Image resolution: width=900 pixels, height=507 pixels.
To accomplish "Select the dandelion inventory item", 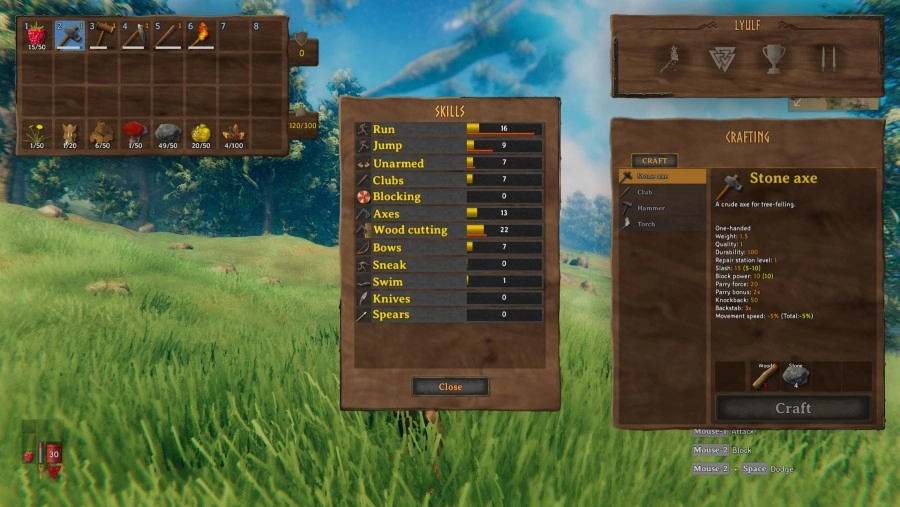I will (x=36, y=133).
